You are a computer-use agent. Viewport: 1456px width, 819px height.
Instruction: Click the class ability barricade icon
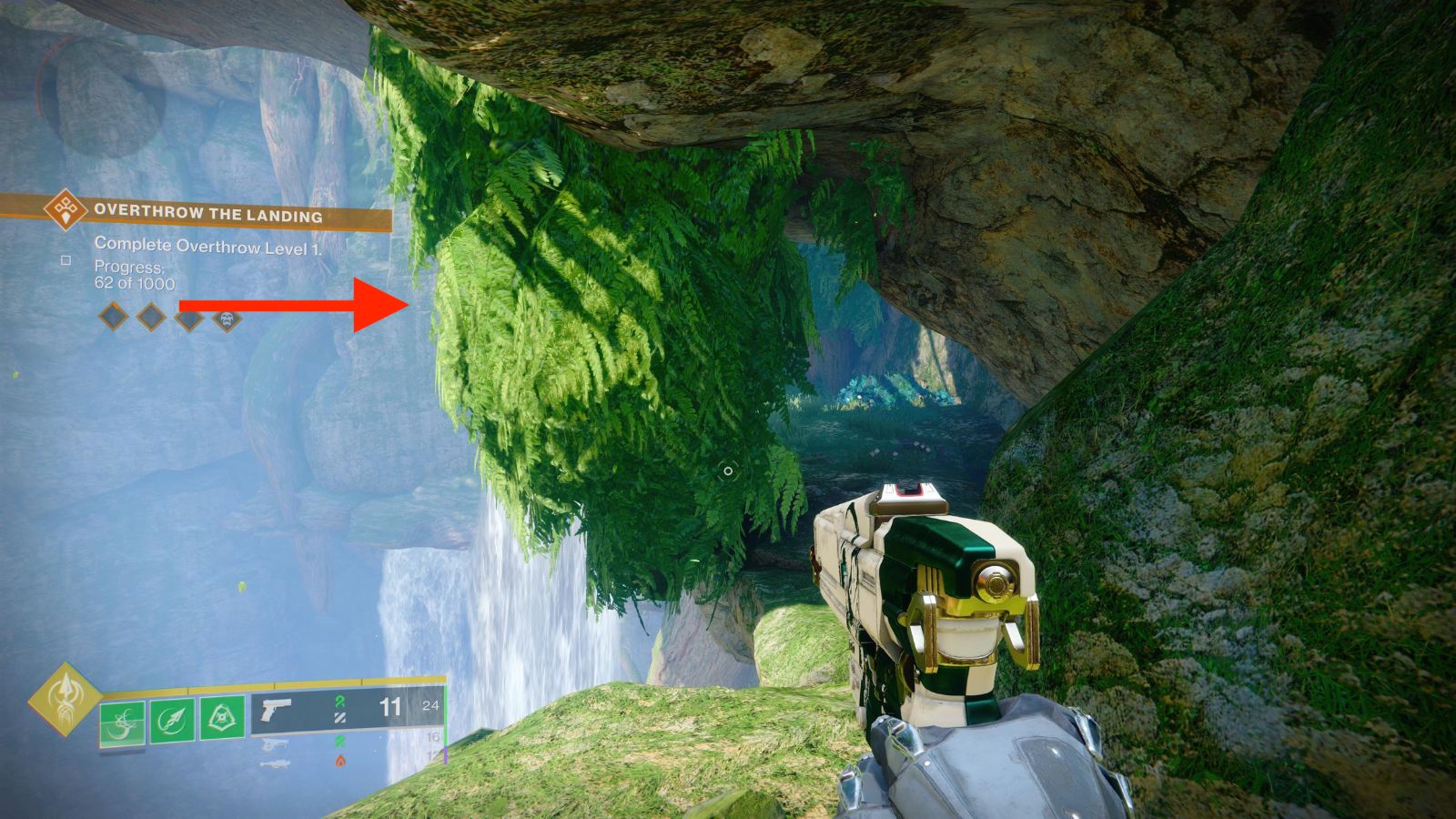tap(219, 718)
